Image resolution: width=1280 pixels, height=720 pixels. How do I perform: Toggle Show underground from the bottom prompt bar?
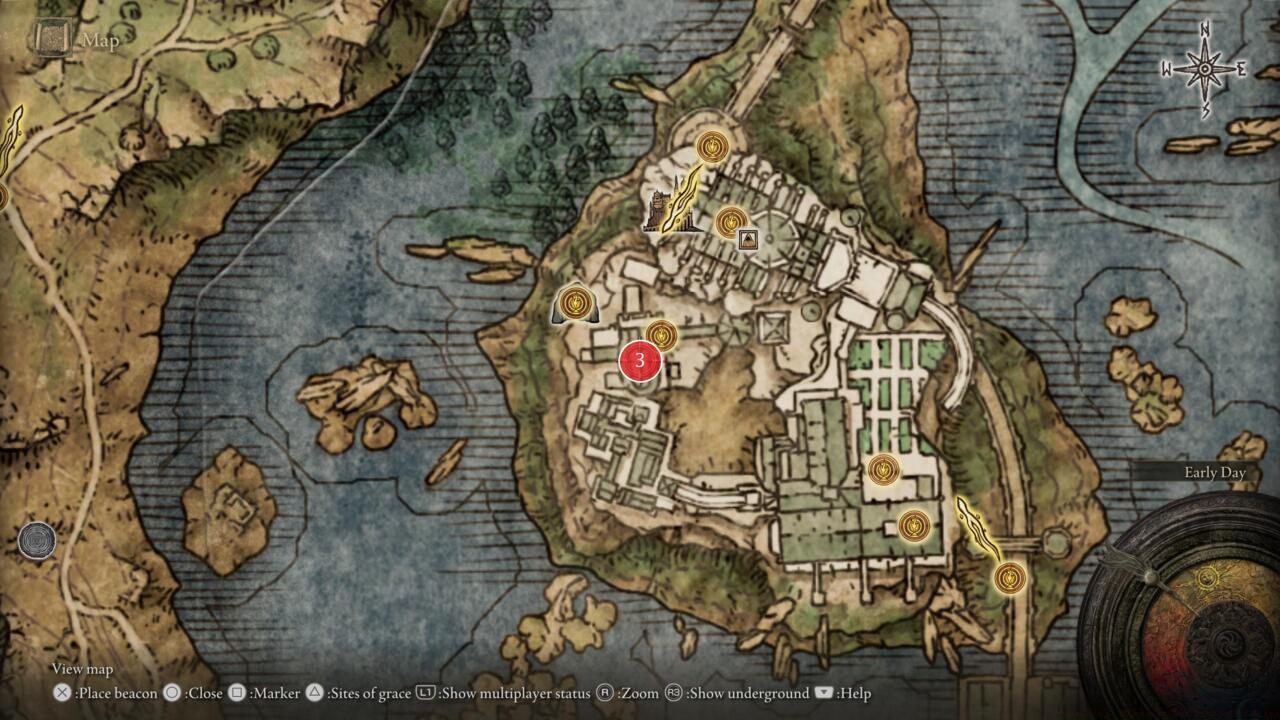coord(730,692)
